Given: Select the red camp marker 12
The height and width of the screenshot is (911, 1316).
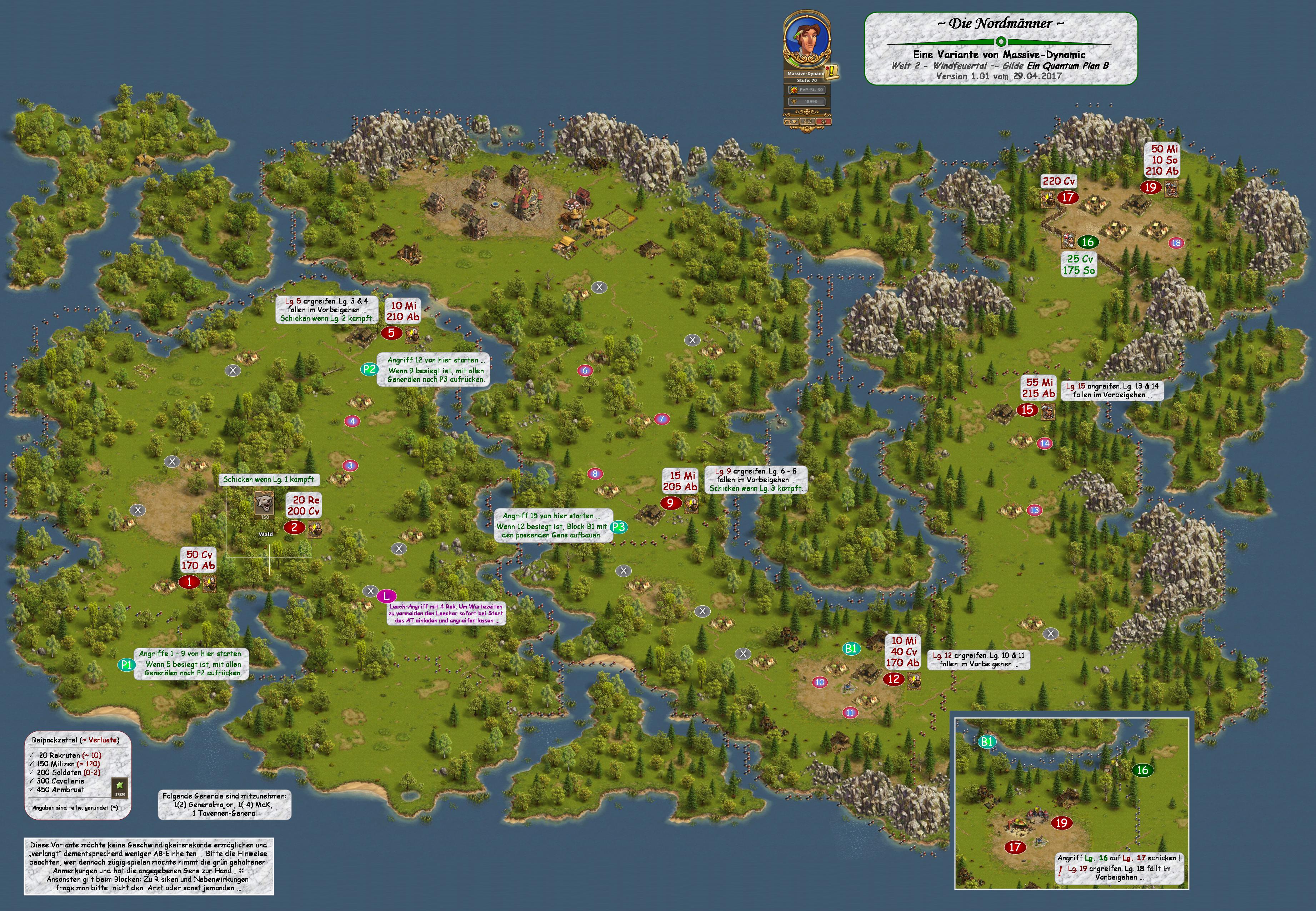Looking at the screenshot, I should 894,679.
